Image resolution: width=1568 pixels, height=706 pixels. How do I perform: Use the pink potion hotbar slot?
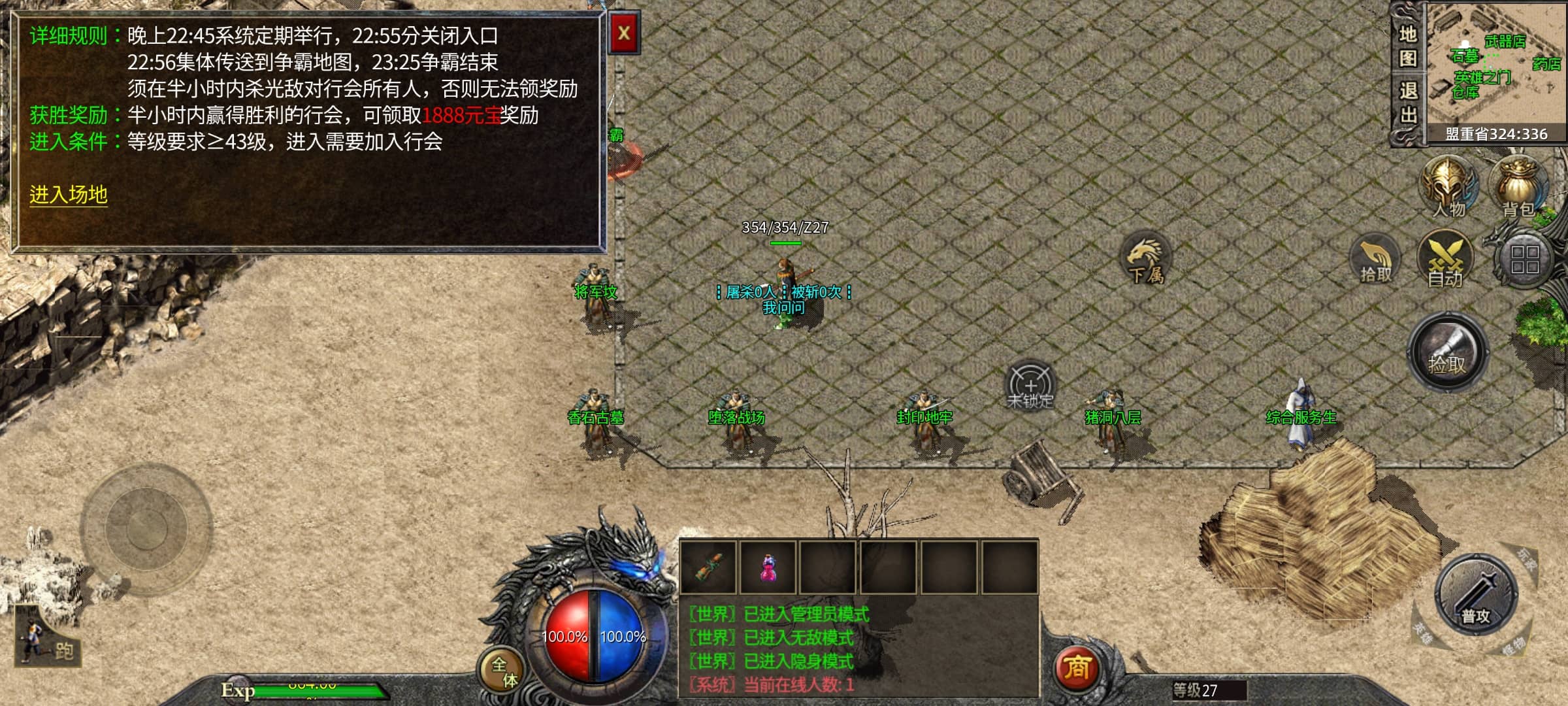point(768,567)
